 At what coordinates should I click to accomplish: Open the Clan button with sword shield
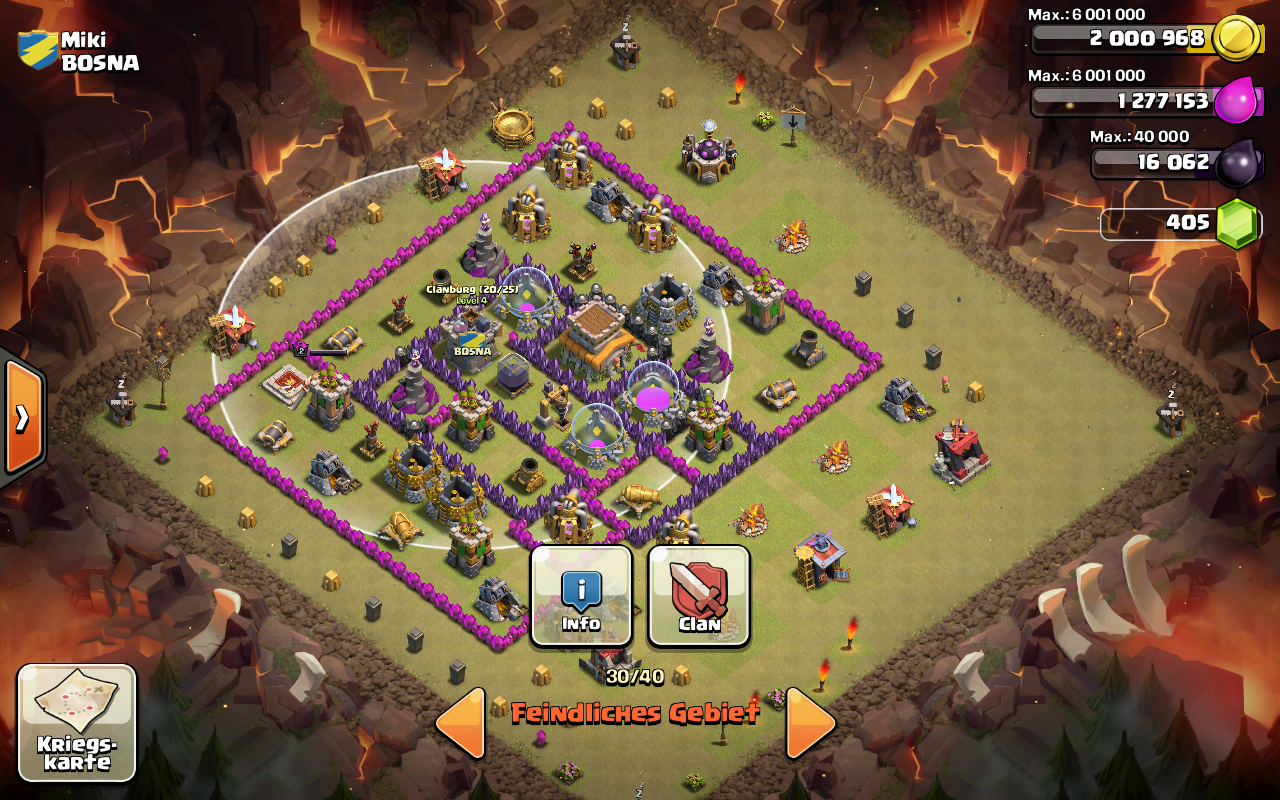coord(699,596)
